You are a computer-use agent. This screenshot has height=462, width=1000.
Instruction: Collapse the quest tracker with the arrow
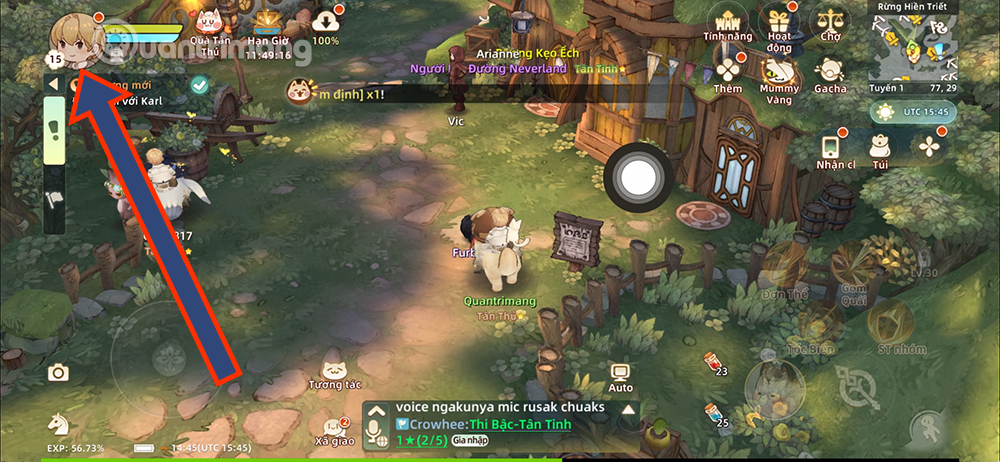point(53,84)
